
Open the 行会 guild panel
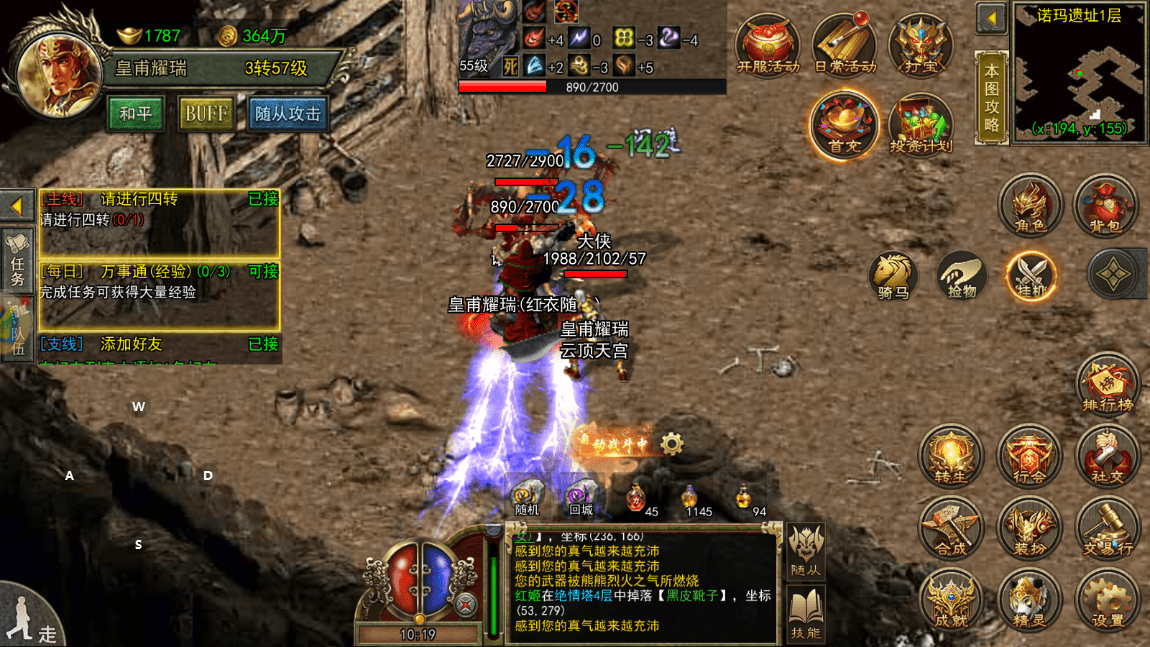1029,457
